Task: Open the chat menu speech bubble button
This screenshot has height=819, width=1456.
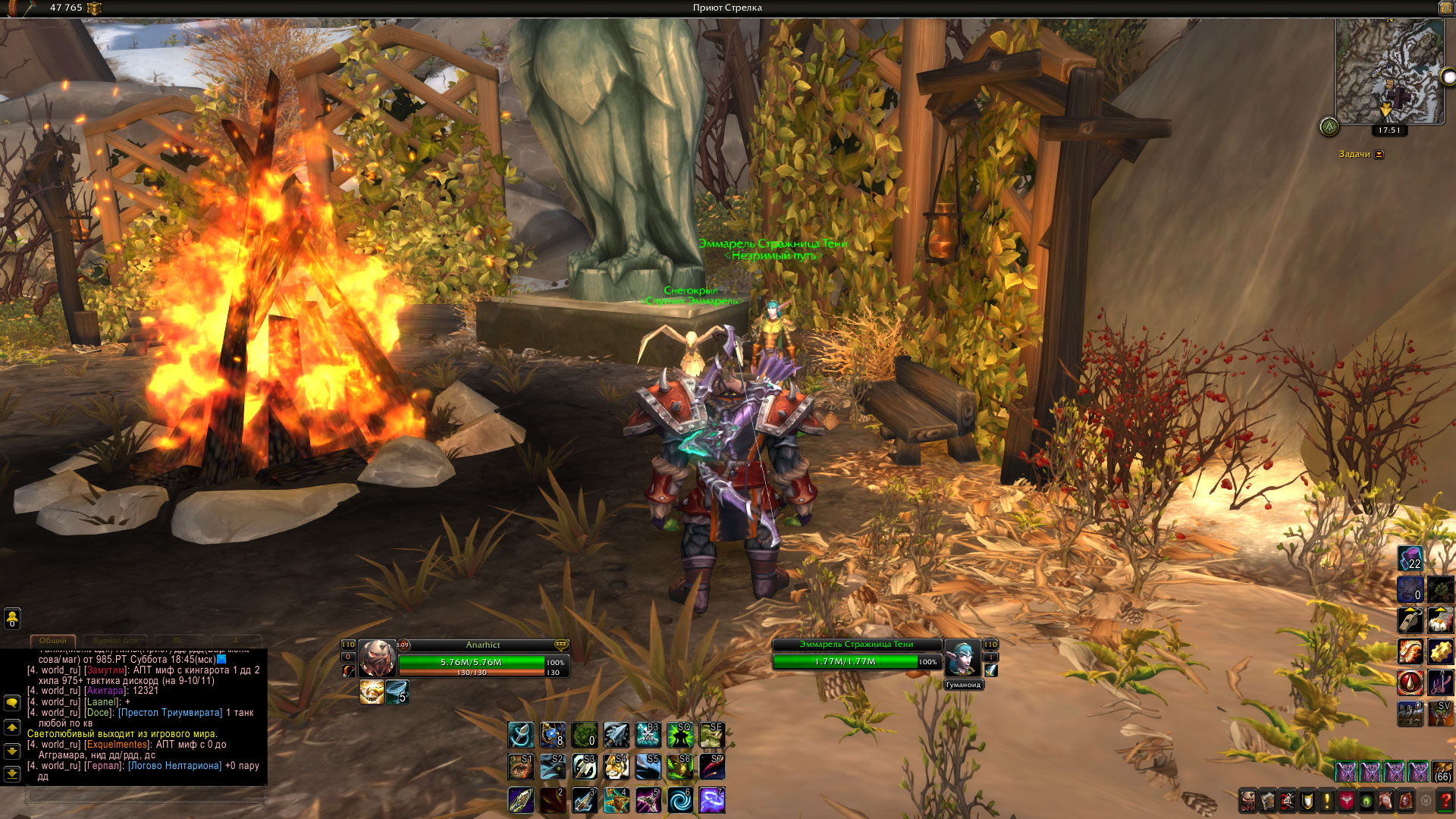Action: click(x=12, y=703)
